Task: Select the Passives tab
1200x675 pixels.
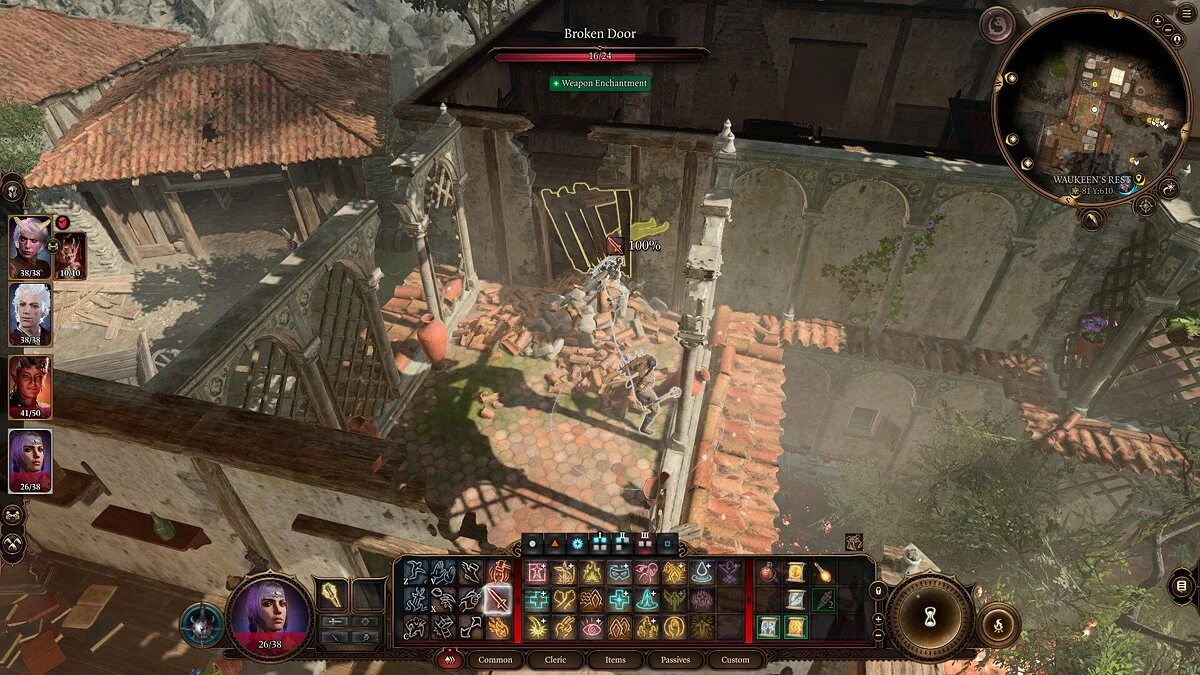Action: coord(674,660)
